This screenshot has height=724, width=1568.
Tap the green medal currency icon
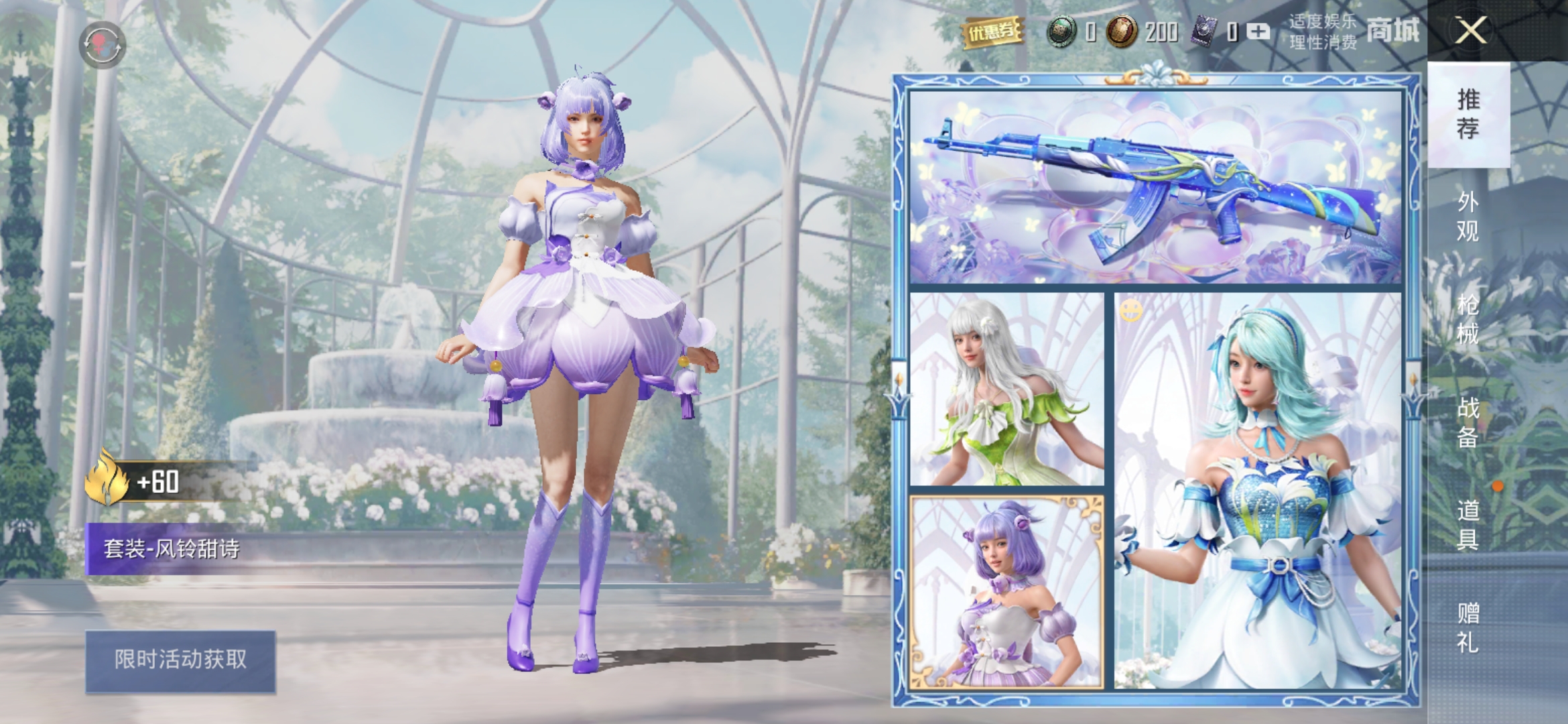(1061, 31)
